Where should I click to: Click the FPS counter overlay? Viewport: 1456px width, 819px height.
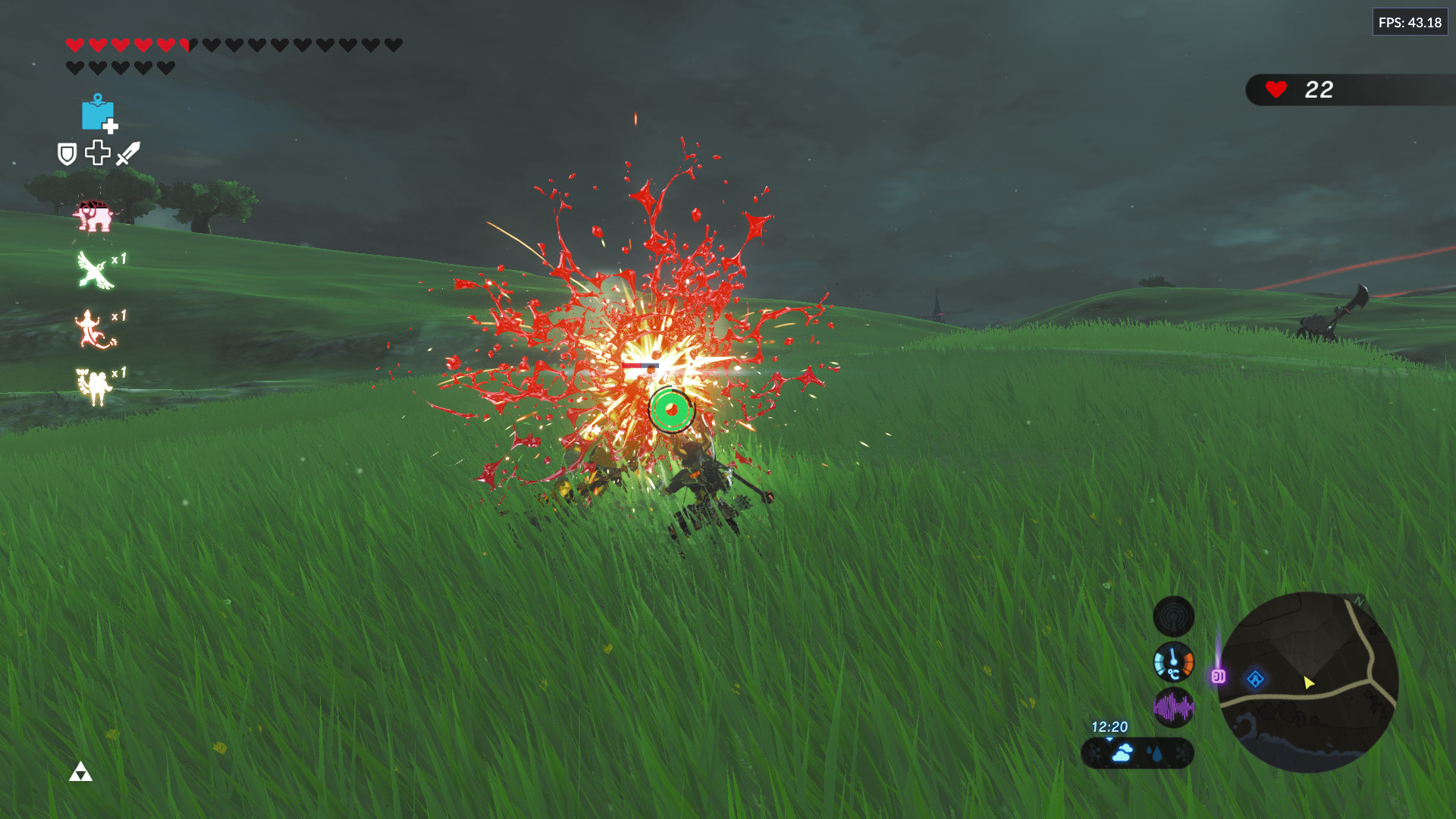coord(1410,22)
